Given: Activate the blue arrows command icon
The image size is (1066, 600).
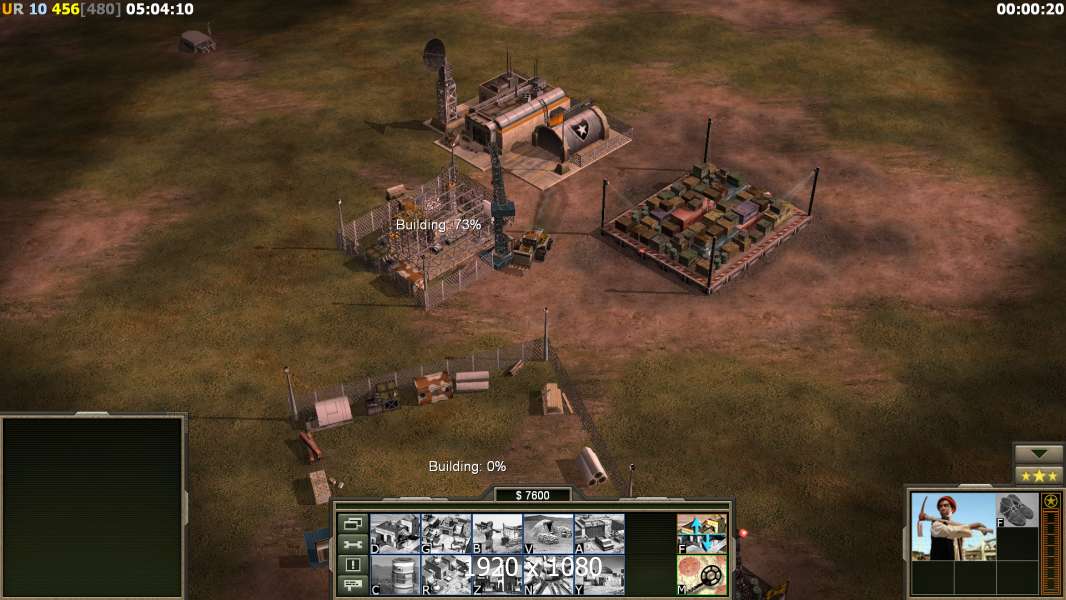Looking at the screenshot, I should (x=702, y=533).
